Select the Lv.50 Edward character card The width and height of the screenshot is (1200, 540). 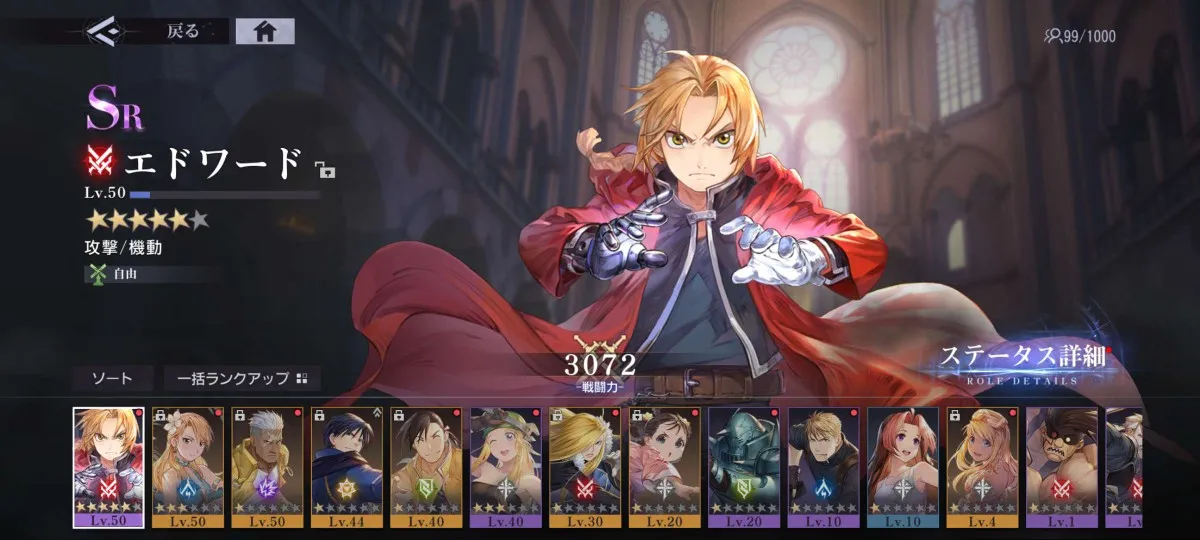click(x=108, y=466)
